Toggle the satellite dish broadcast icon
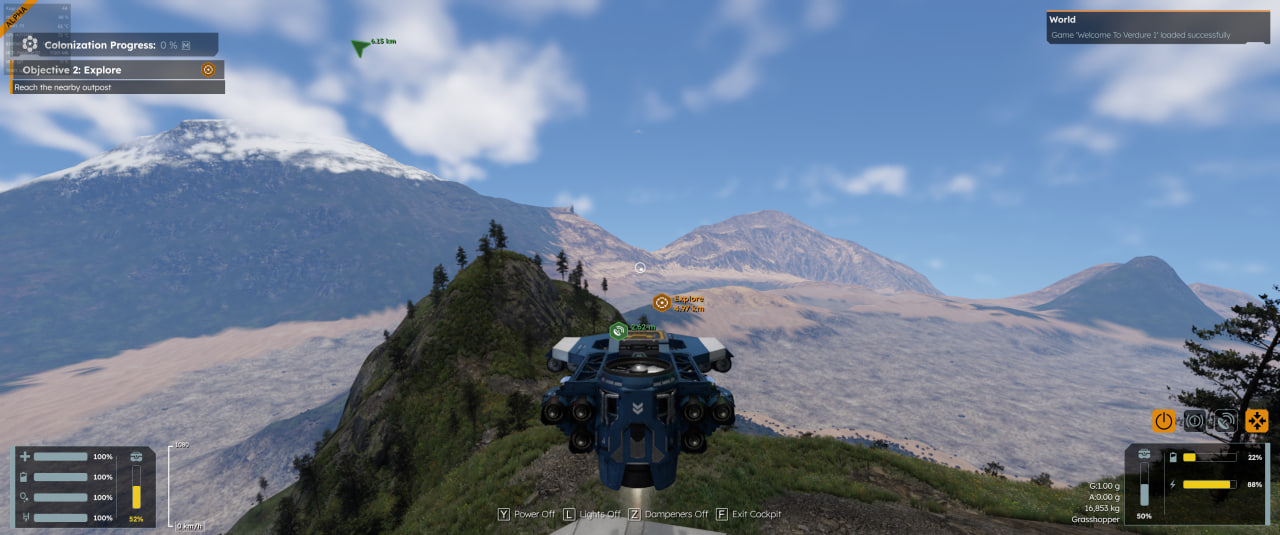 pos(1225,421)
